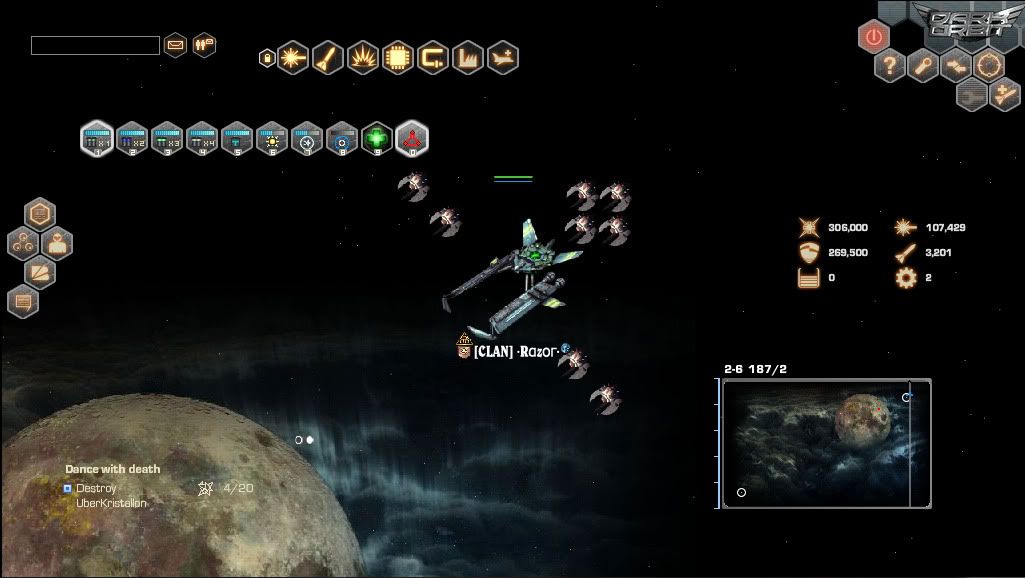Open the pilot character hexagon icon
The width and height of the screenshot is (1025, 578).
(x=56, y=243)
